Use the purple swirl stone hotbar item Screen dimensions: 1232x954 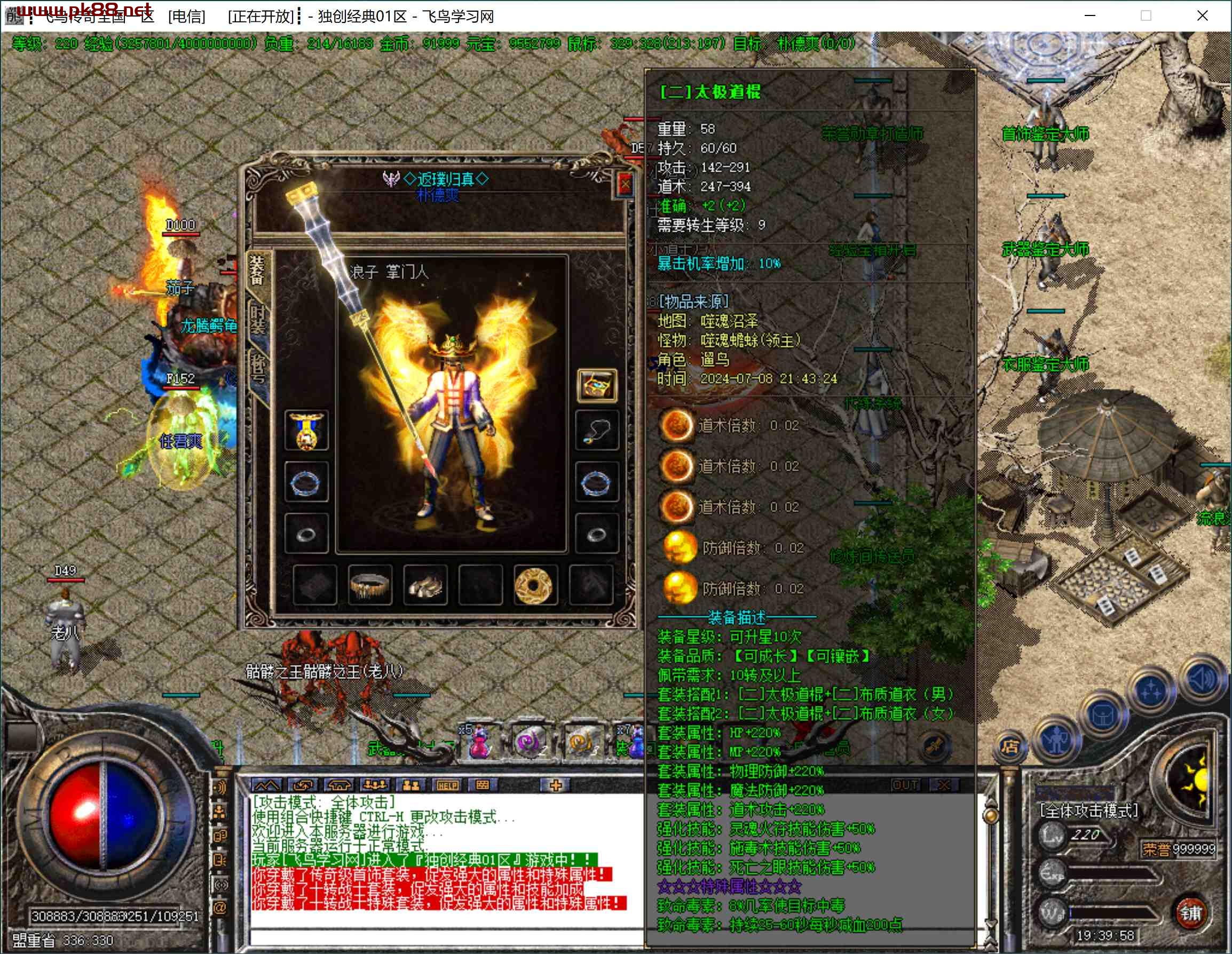[x=529, y=742]
